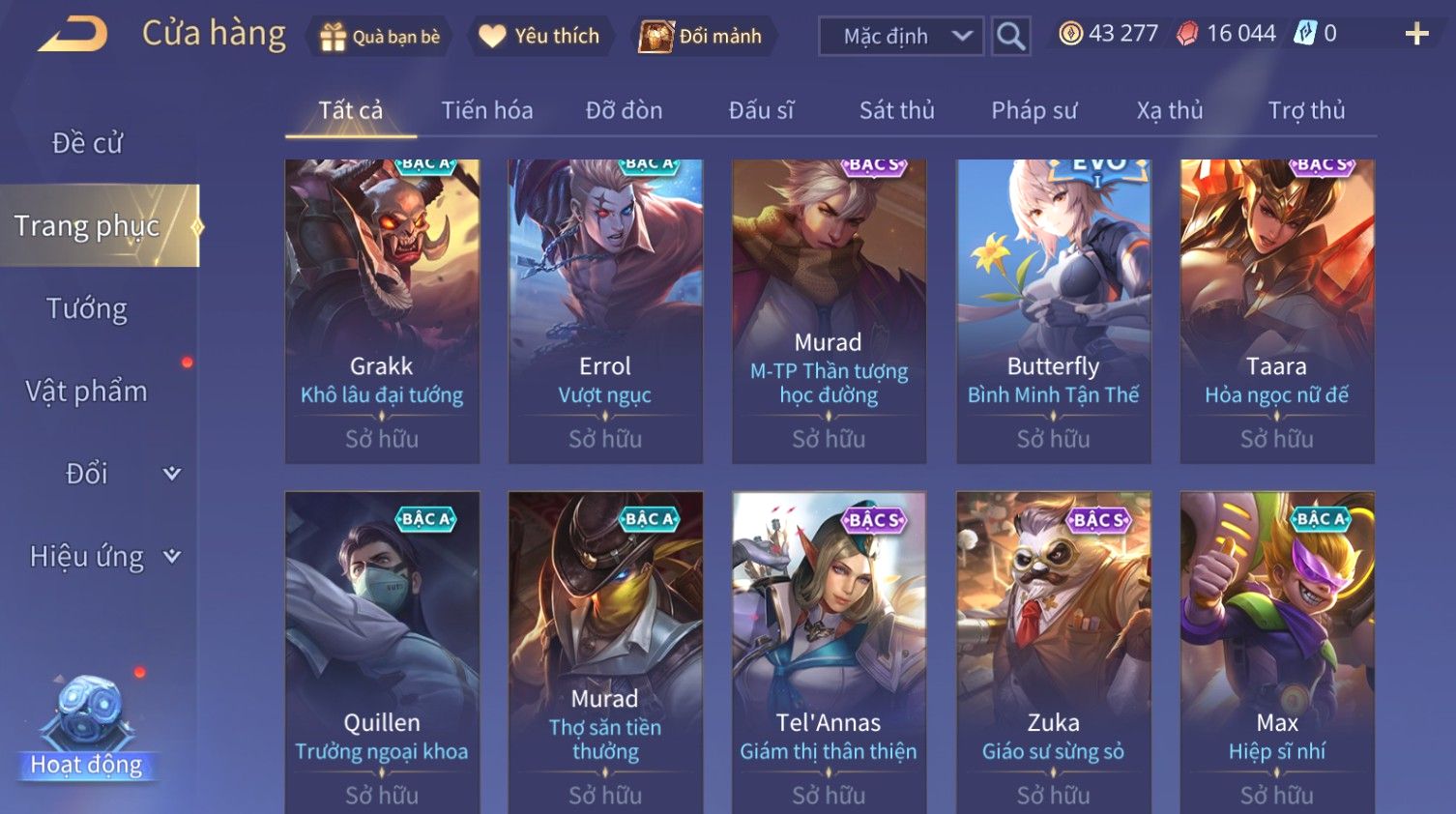Expand the Hiệu ứng menu

pos(103,557)
